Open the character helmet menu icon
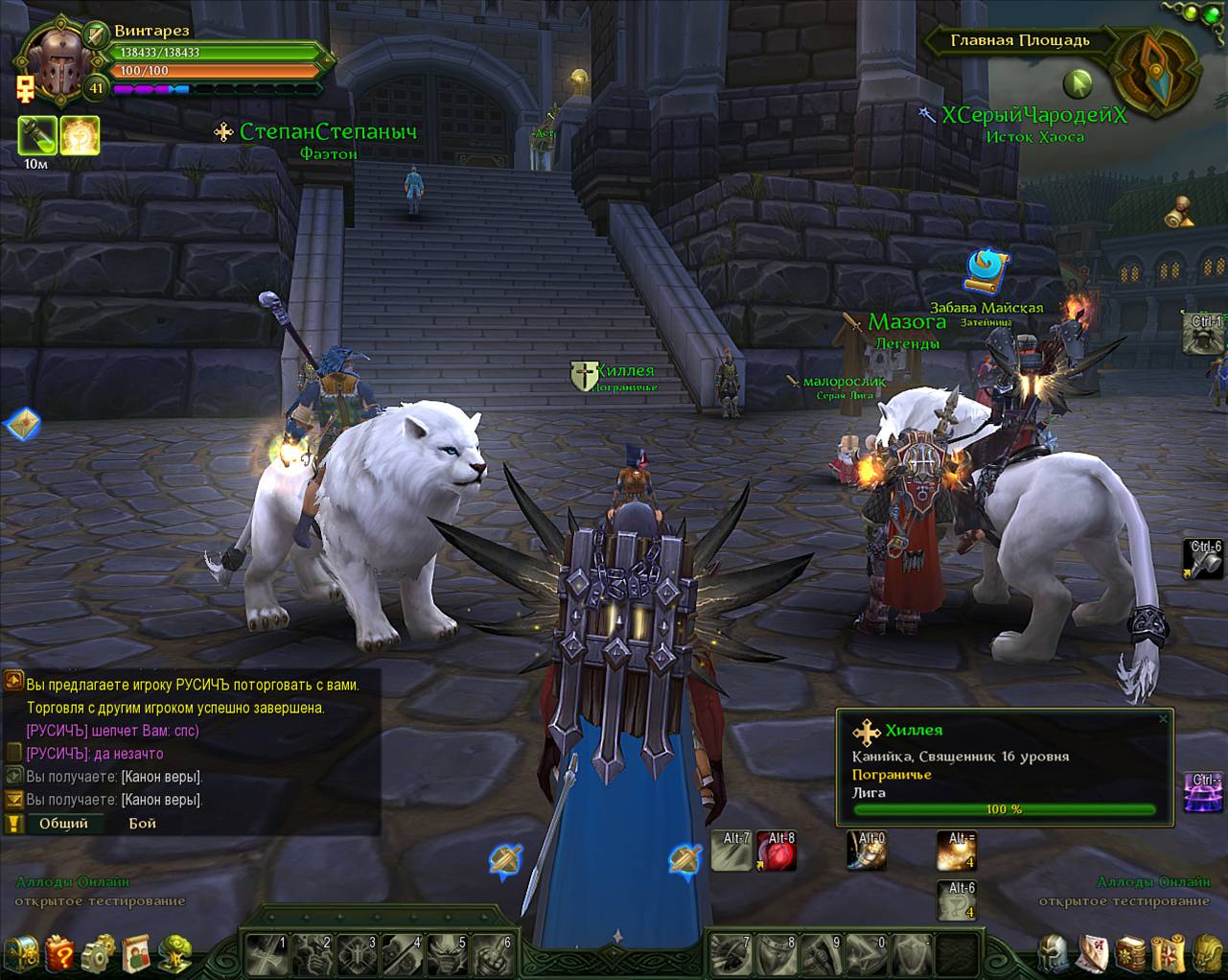 click(x=1054, y=953)
